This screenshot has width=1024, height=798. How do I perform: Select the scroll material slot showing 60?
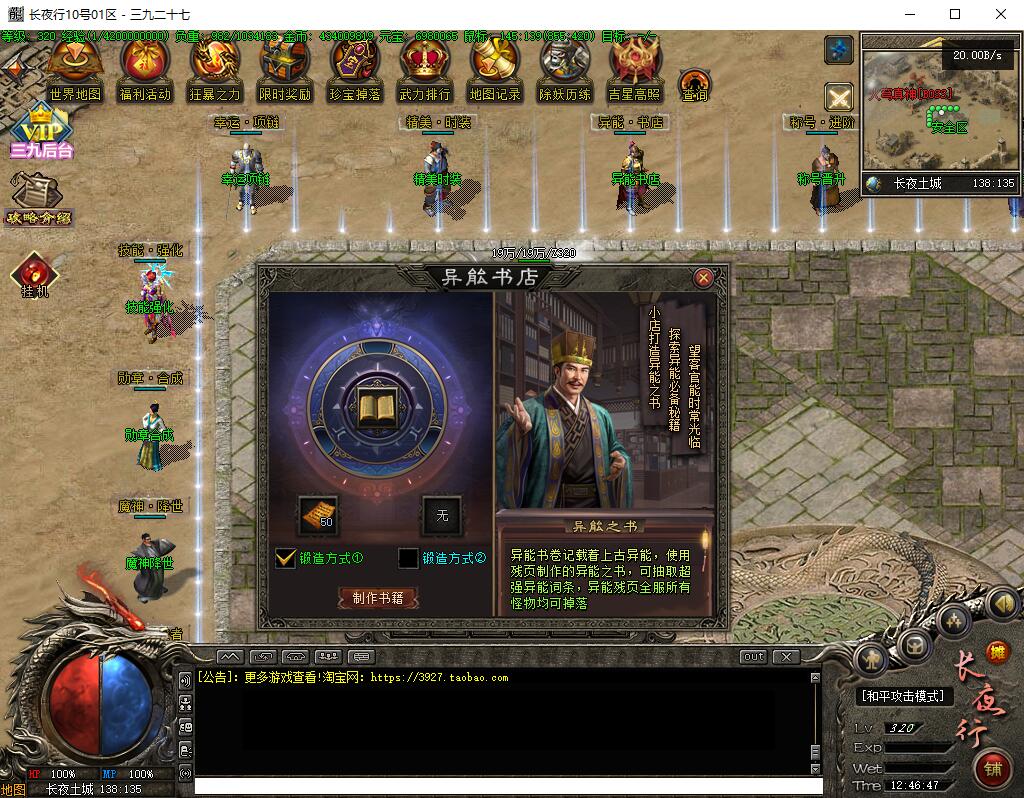coord(319,514)
